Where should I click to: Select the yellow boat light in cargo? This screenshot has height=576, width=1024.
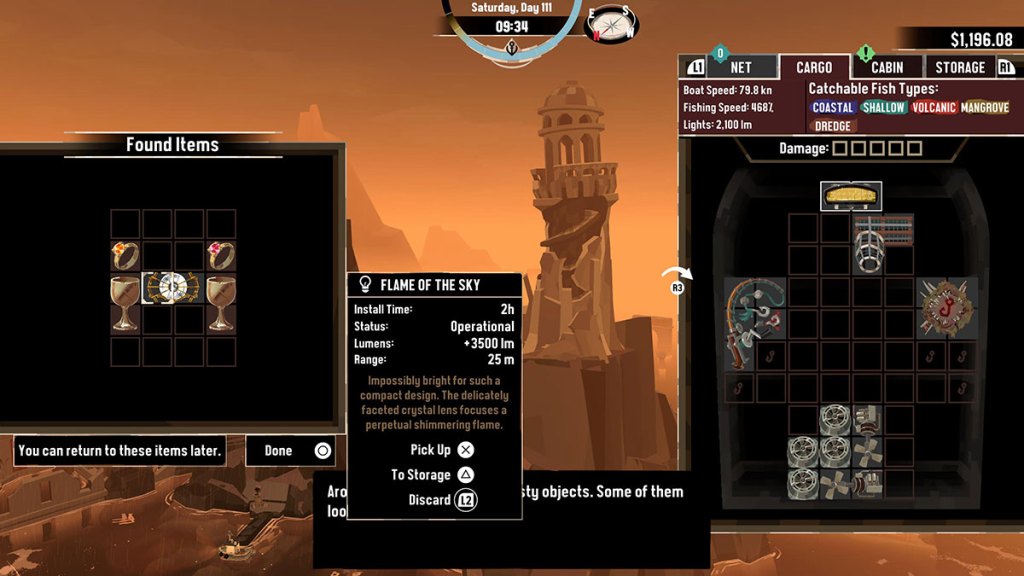(852, 195)
